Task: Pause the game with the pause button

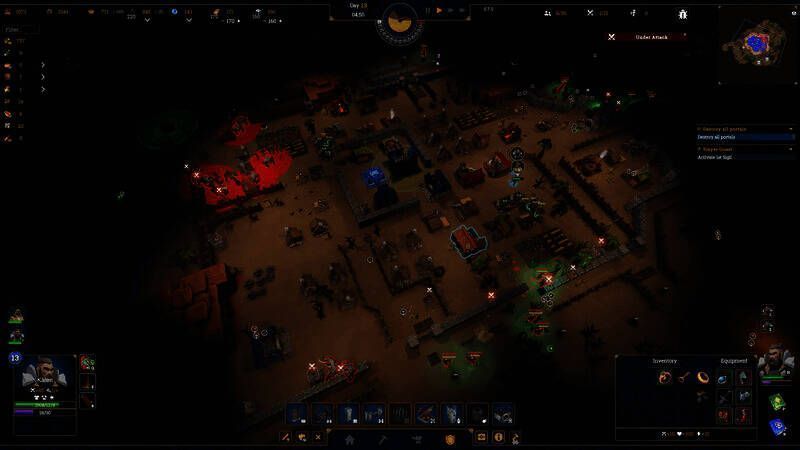Action: [x=427, y=10]
